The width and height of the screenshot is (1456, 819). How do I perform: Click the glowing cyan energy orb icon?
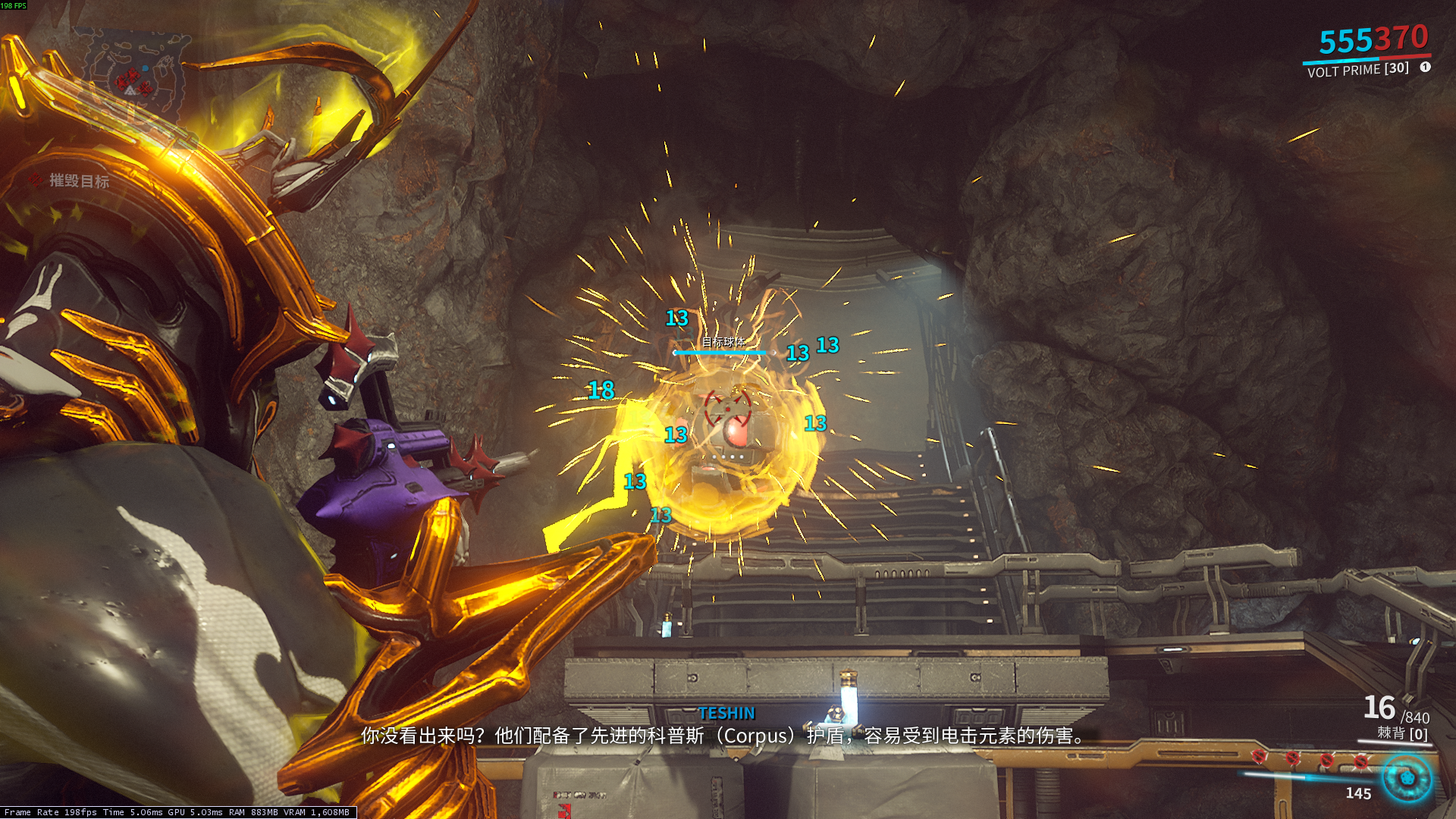(1407, 778)
